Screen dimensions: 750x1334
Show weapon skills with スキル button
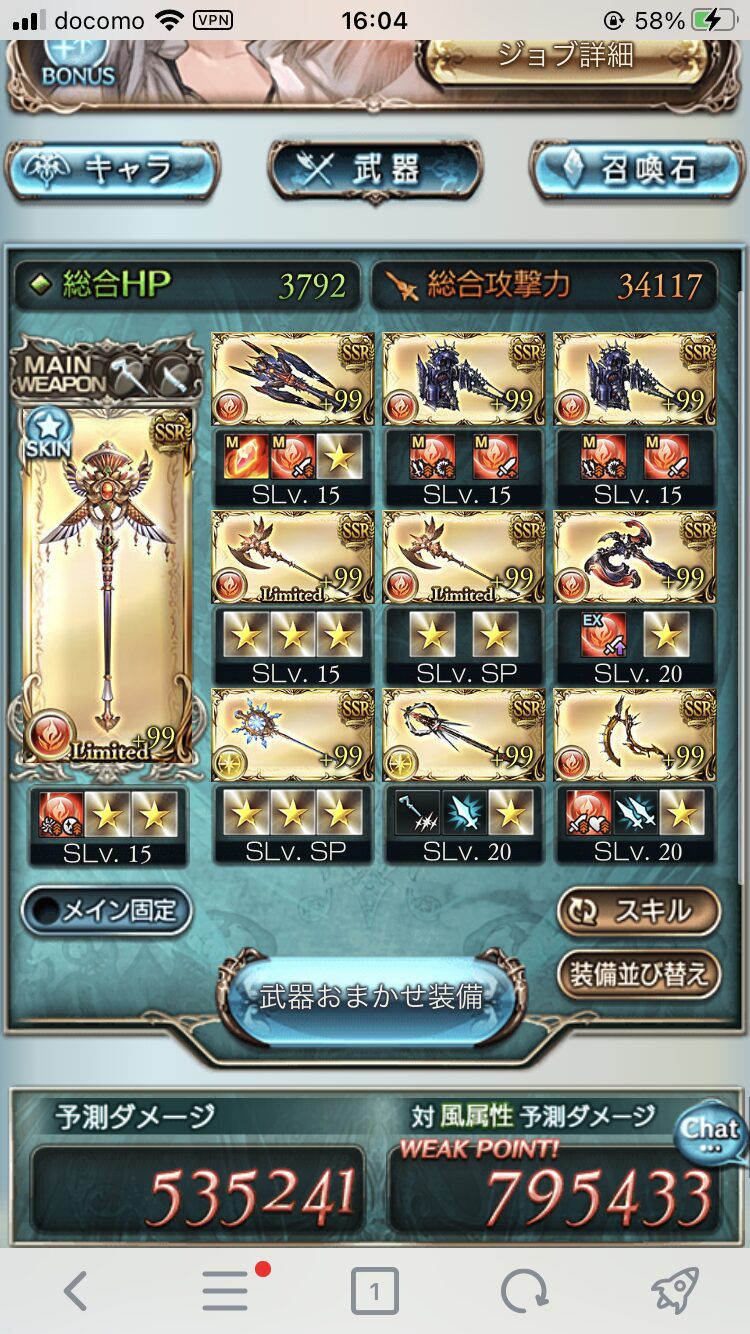639,911
